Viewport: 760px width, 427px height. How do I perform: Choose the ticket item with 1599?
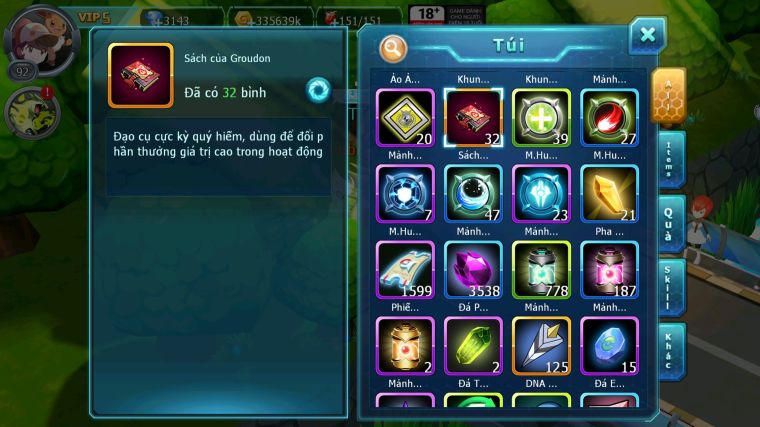tap(404, 270)
